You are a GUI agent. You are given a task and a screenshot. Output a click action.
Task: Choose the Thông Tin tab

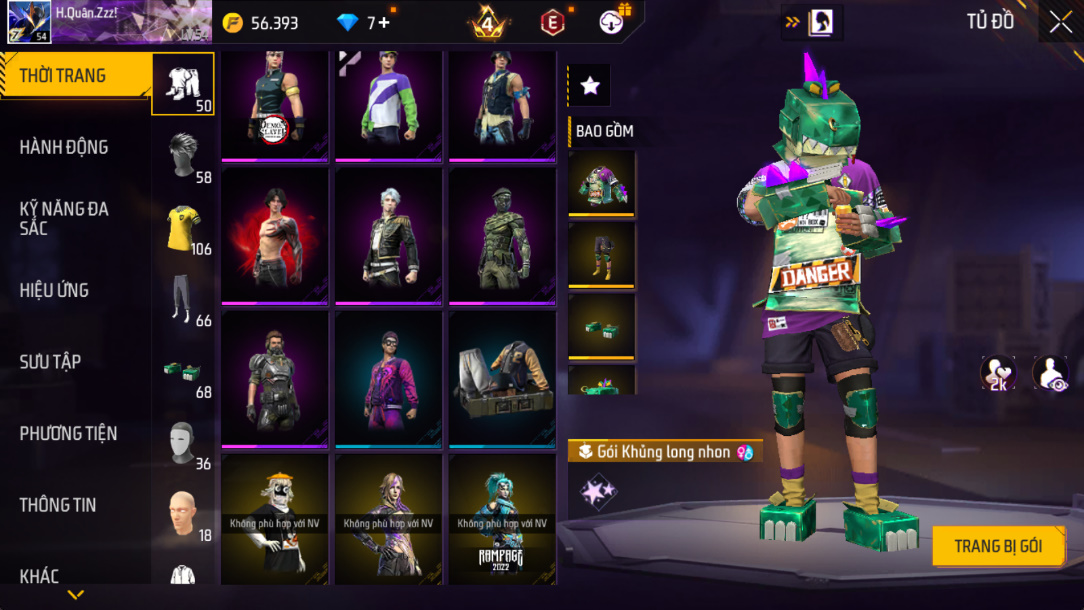(58, 505)
